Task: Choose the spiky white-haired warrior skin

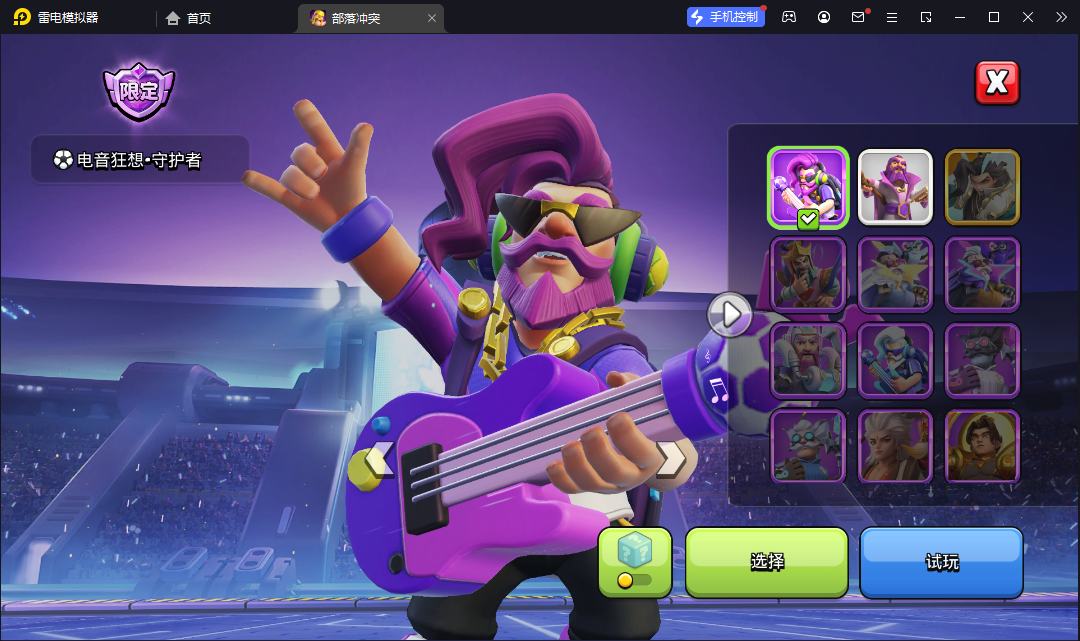Action: (895, 446)
